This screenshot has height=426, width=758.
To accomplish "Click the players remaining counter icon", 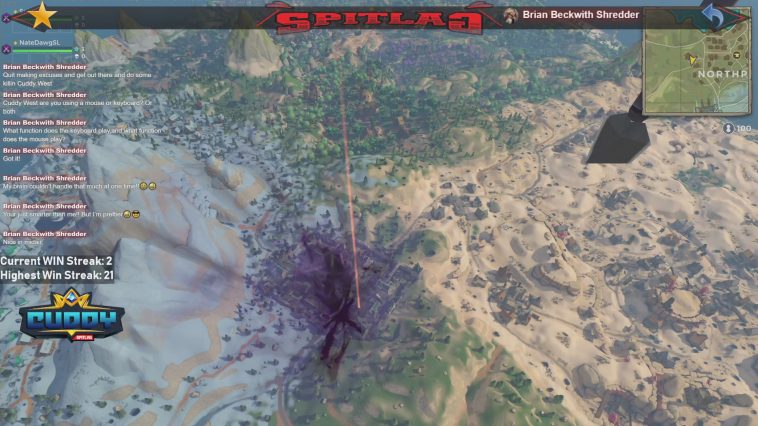I will tap(727, 128).
